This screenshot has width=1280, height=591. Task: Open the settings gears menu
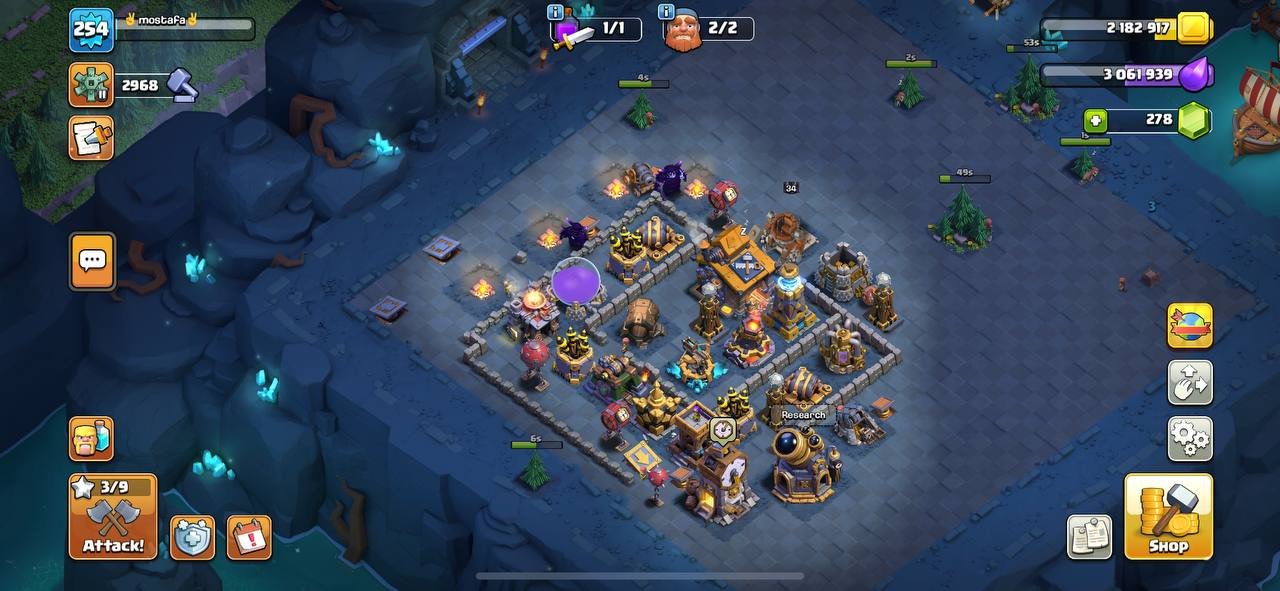coord(1190,438)
